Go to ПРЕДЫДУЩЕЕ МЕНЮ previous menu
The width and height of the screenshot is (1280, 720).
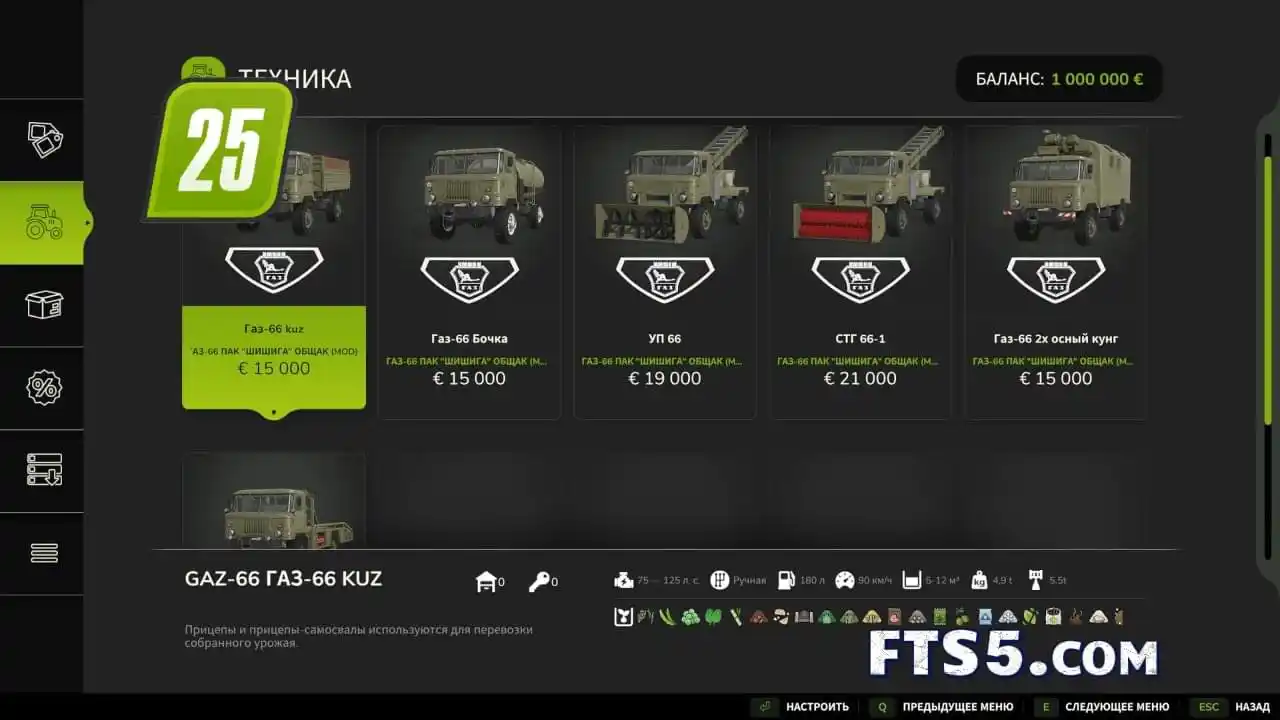(x=943, y=707)
